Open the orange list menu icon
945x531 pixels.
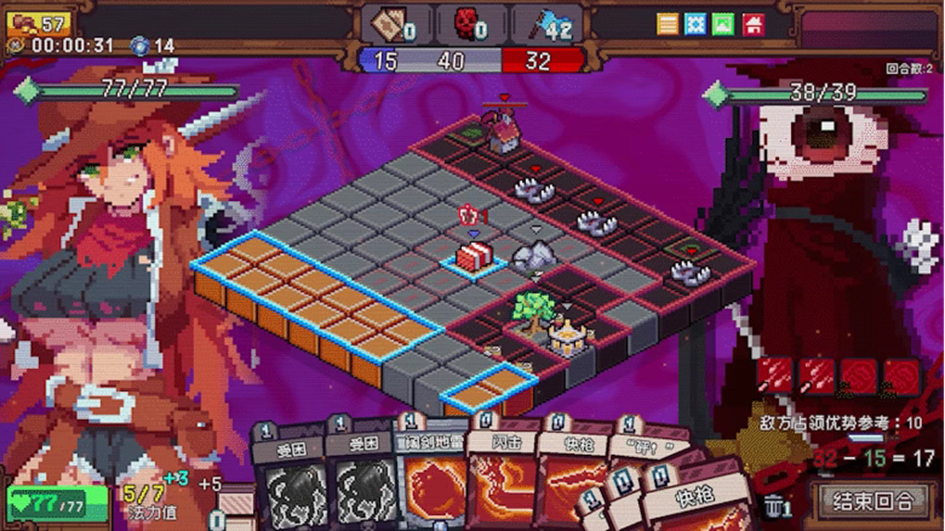click(x=668, y=24)
